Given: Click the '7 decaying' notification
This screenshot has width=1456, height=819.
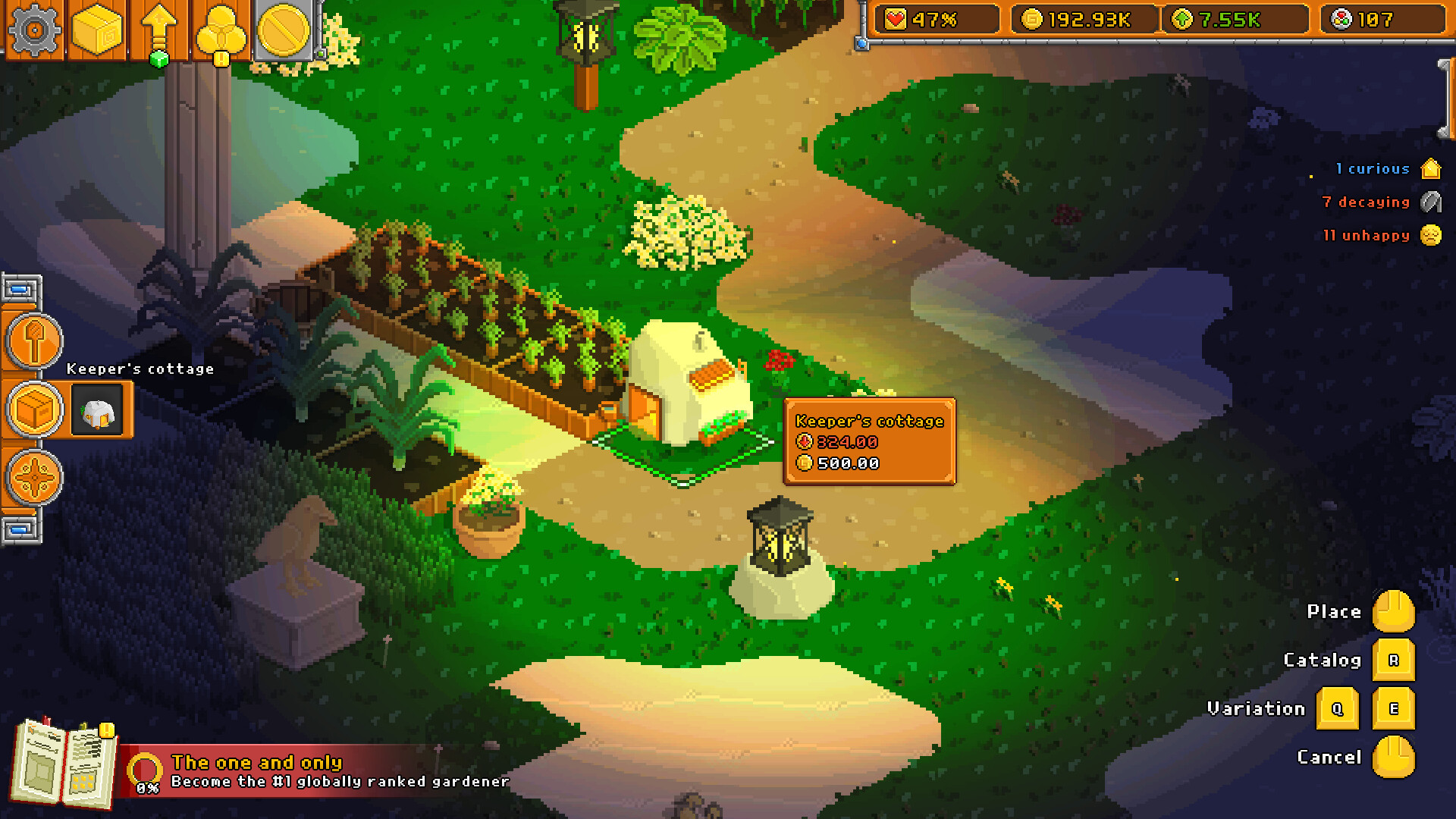Looking at the screenshot, I should [1367, 202].
